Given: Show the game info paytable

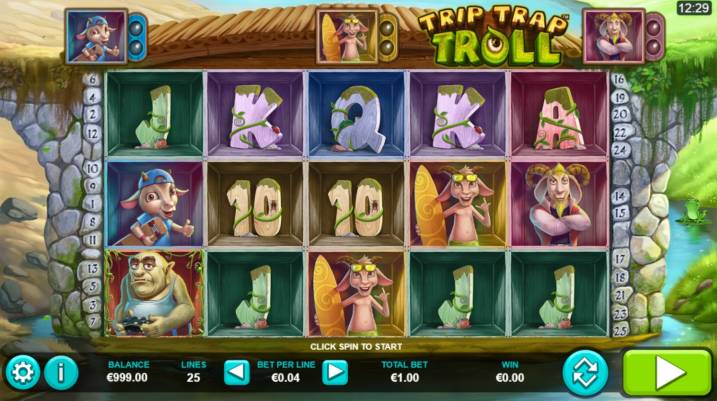Looking at the screenshot, I should [x=61, y=374].
